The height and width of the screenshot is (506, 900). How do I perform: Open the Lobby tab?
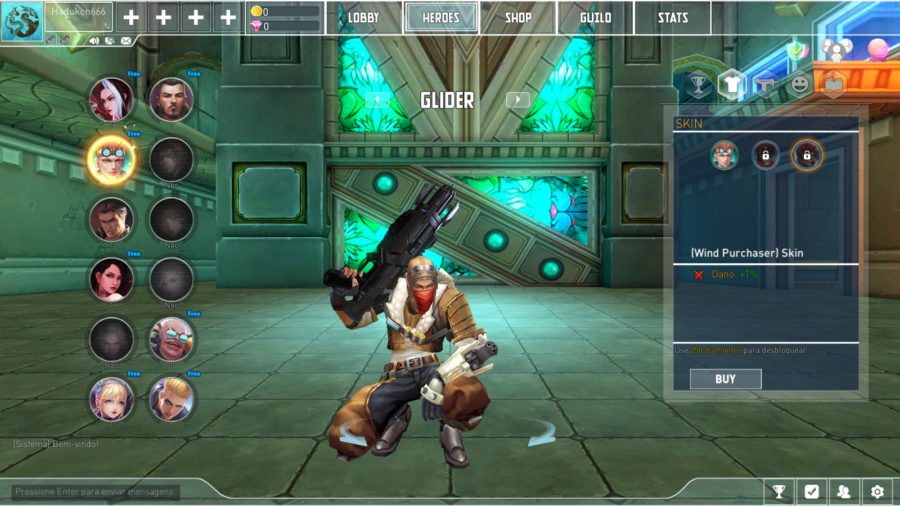[x=363, y=17]
